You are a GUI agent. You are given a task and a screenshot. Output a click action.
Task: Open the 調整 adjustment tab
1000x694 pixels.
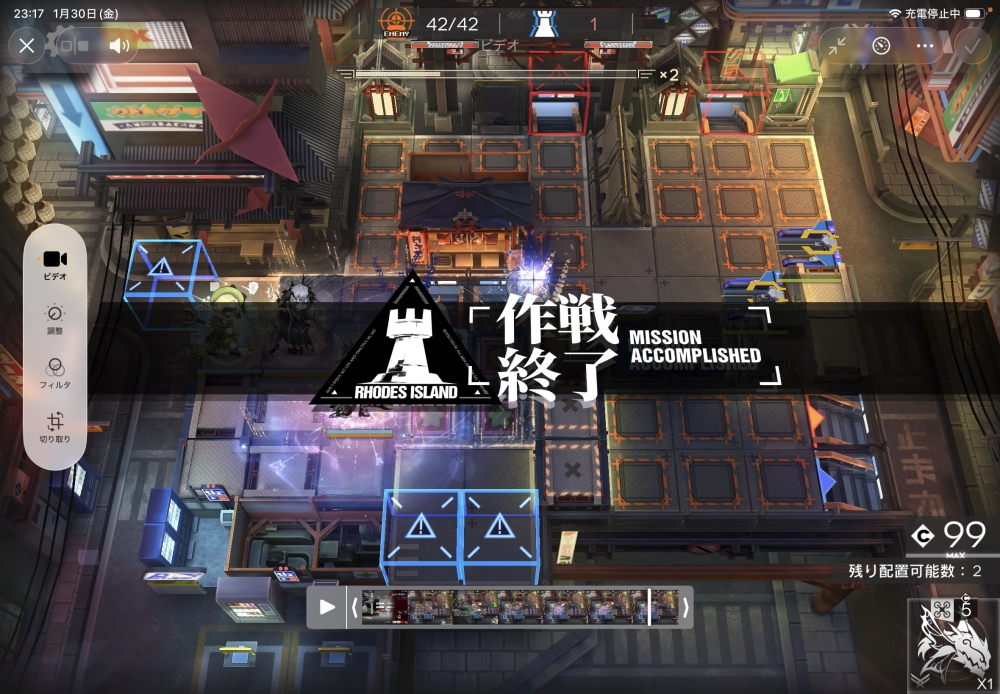coord(55,318)
